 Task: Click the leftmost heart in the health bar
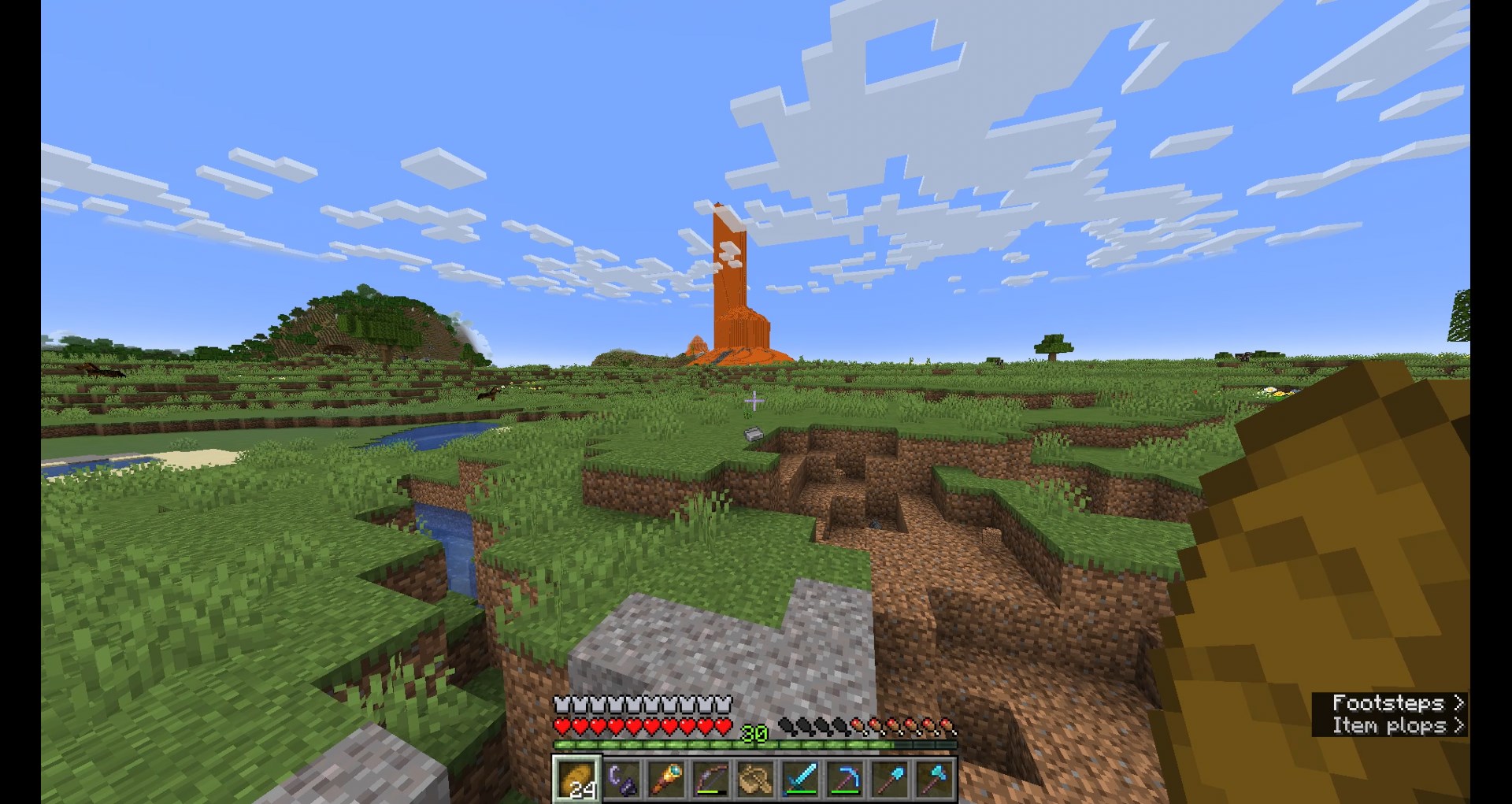point(561,724)
